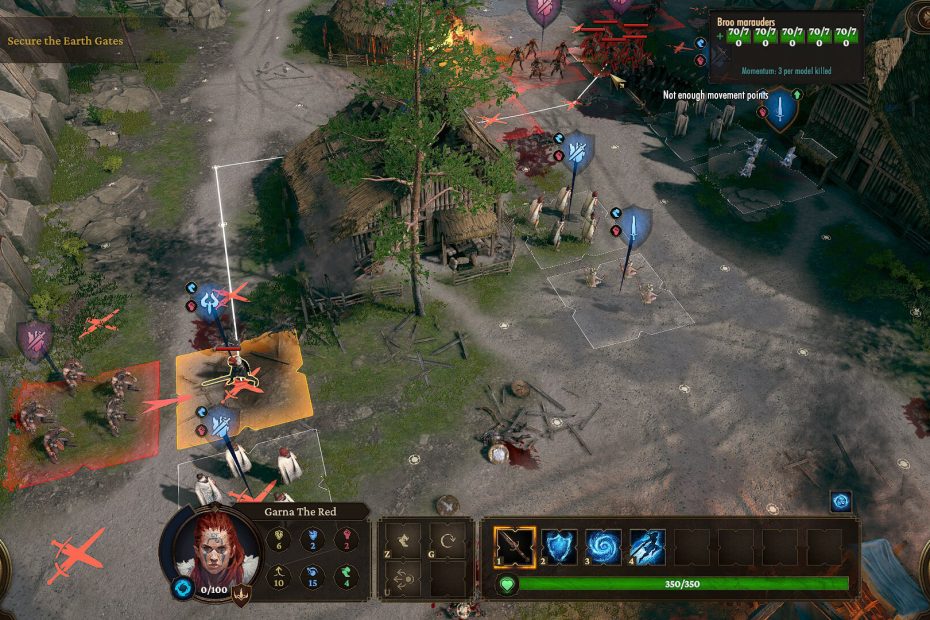Choose the formation command marked U

(402, 580)
